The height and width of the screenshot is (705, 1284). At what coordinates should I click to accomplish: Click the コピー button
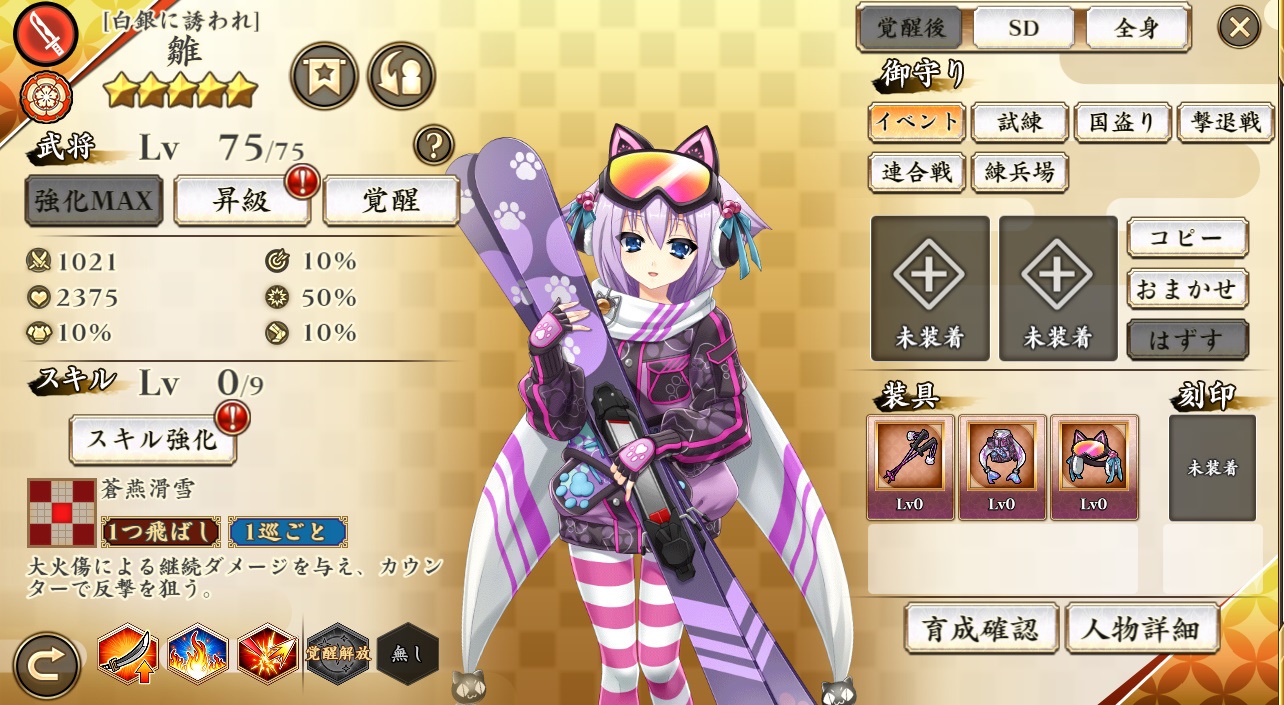click(1187, 238)
